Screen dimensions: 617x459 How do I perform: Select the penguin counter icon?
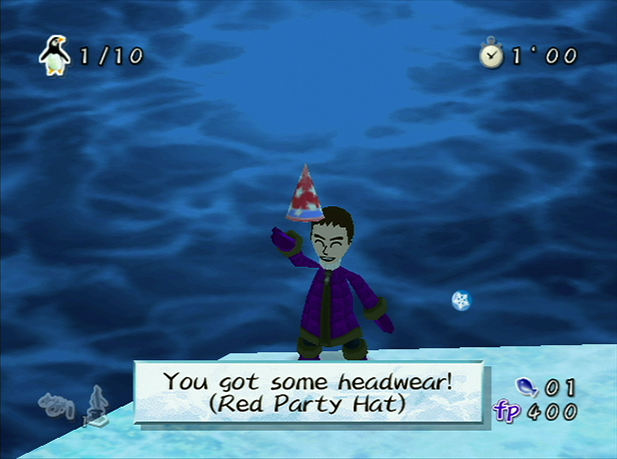tap(54, 55)
